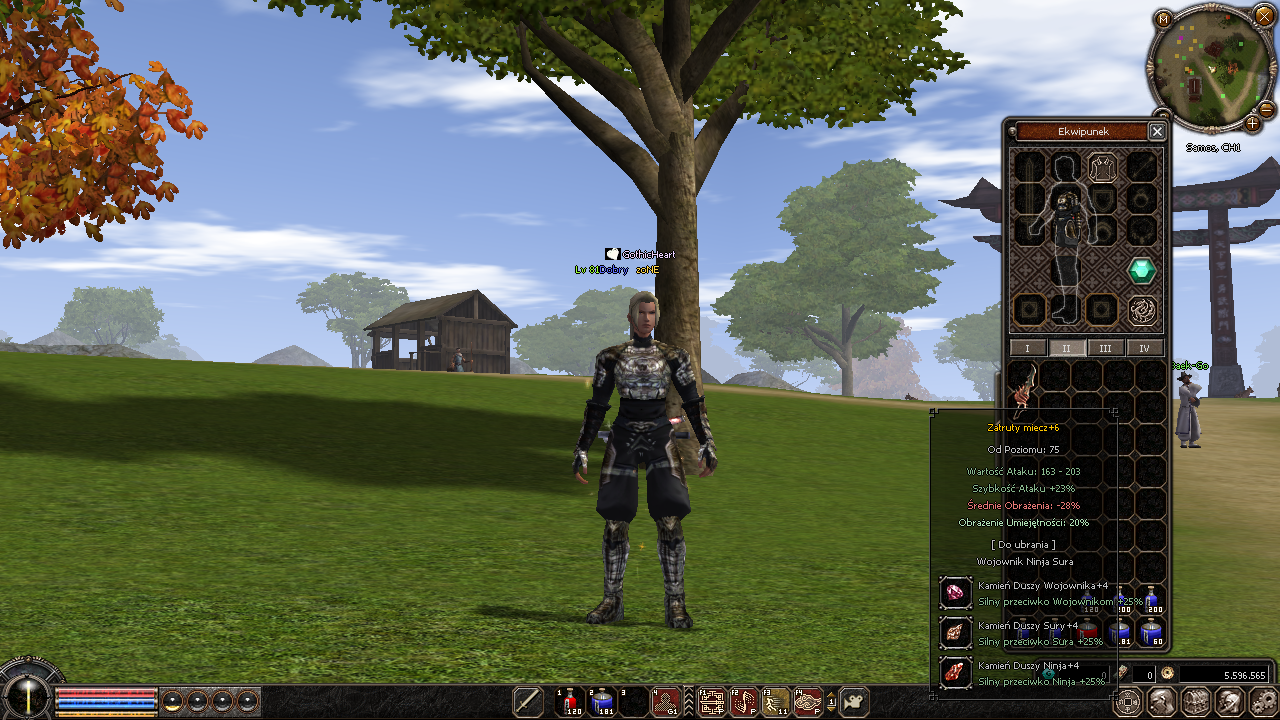Switch to inventory page I
This screenshot has height=720, width=1280.
(x=1028, y=348)
